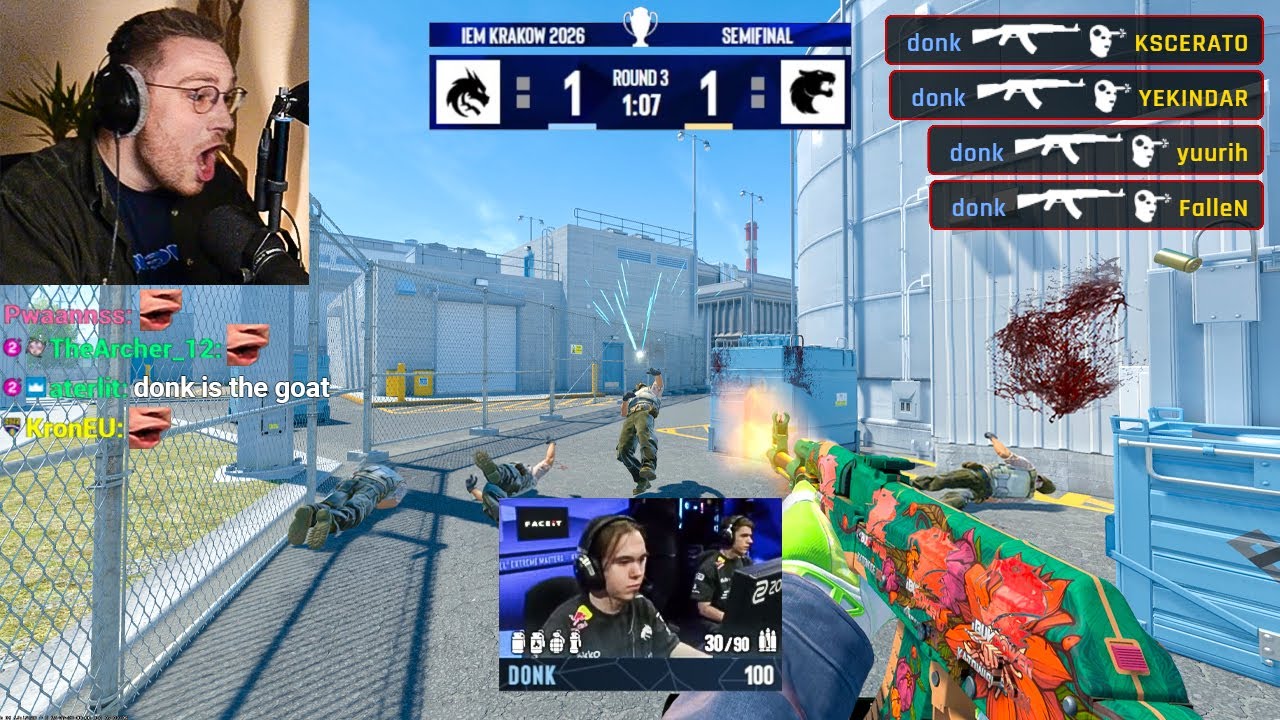Viewport: 1280px width, 720px height.
Task: Open the streamer webcam overlay
Action: click(154, 142)
